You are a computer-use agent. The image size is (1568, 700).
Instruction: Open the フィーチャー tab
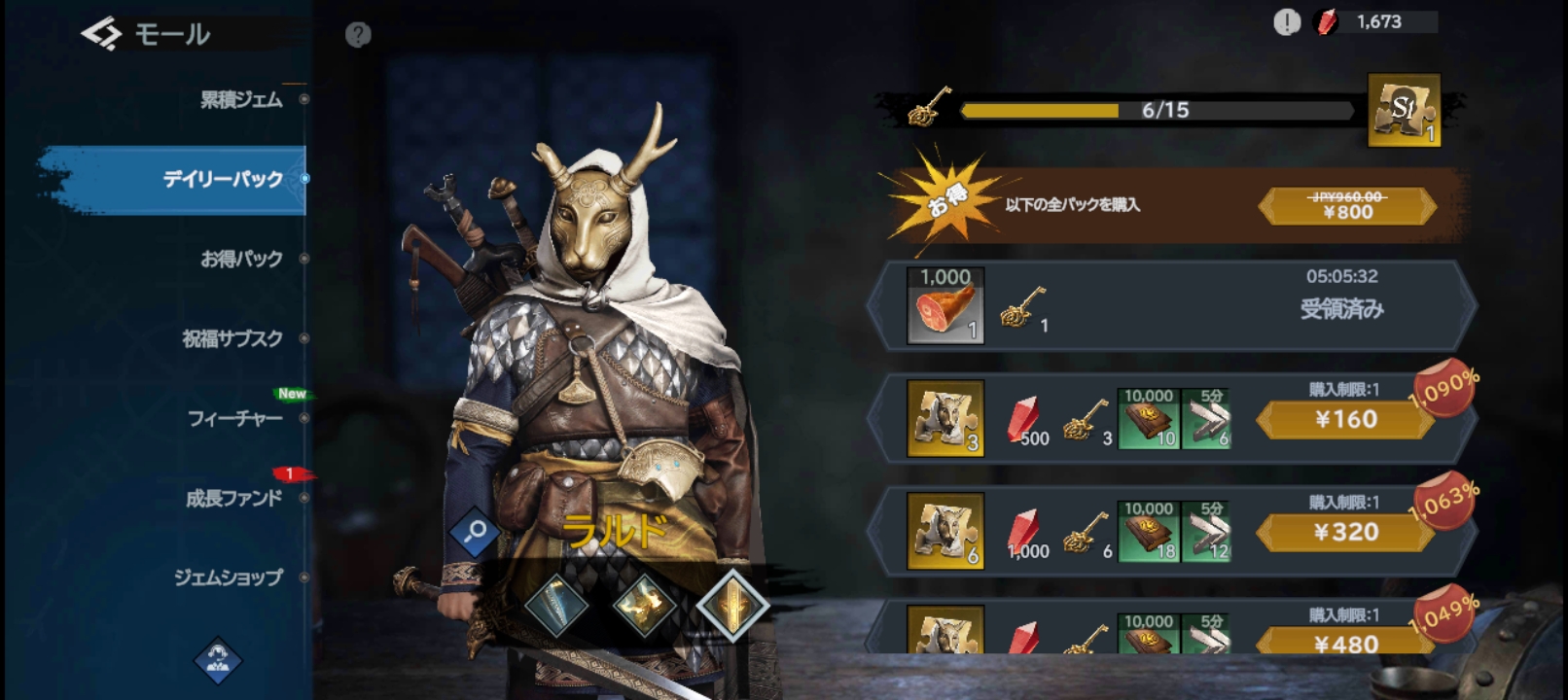tap(235, 418)
